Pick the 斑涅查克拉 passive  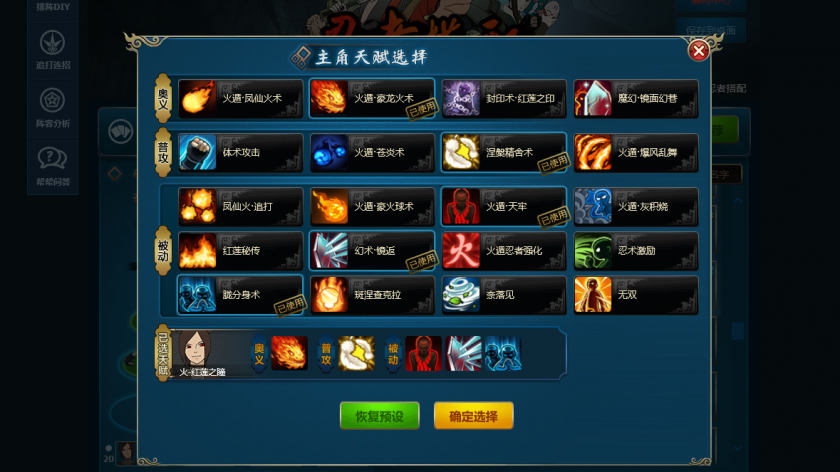tap(372, 295)
